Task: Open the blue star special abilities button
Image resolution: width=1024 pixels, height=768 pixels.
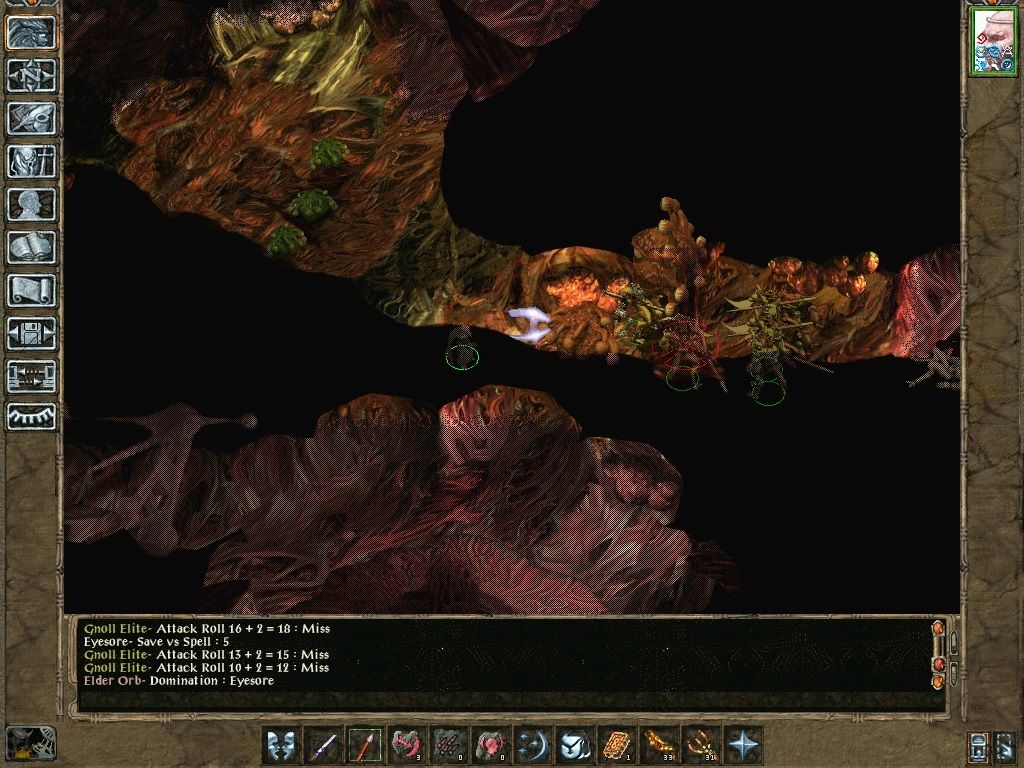Action: 741,745
